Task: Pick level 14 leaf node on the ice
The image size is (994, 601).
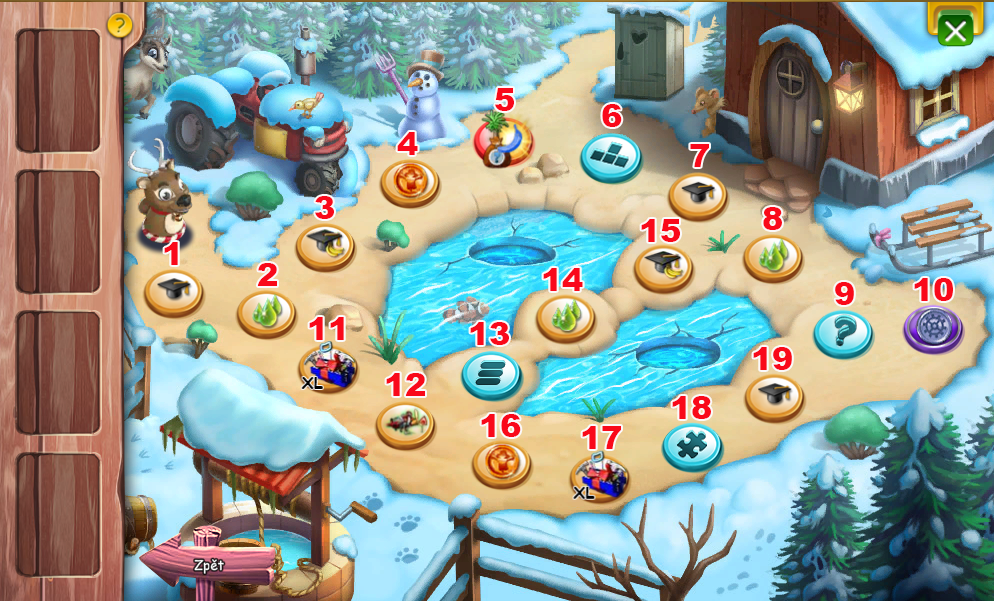Action: [x=565, y=317]
